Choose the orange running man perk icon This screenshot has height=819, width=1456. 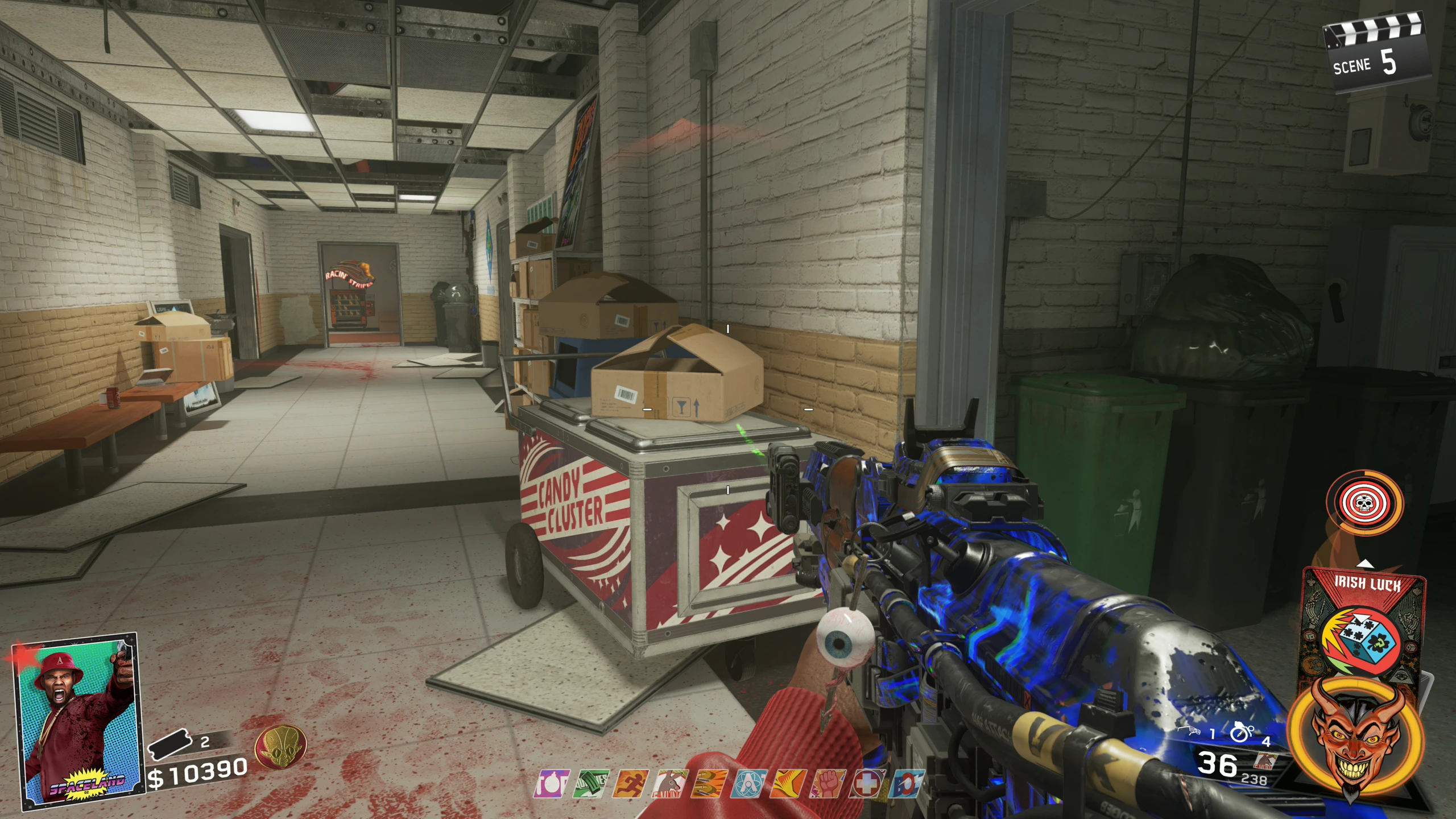pos(631,784)
